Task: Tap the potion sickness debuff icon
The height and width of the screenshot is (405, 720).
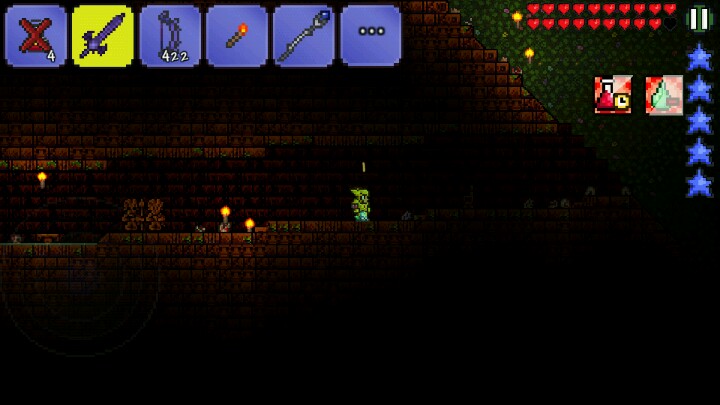Action: tap(613, 95)
